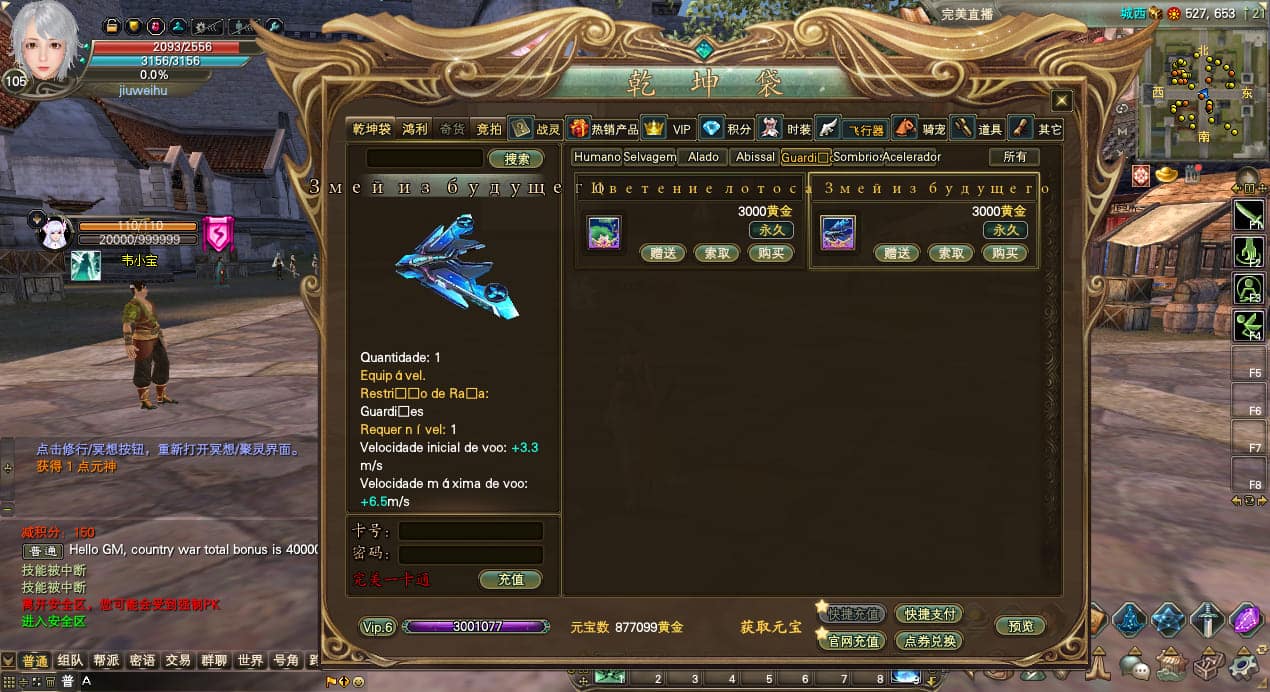
Task: Filter flyers by Humano race
Action: pos(597,157)
